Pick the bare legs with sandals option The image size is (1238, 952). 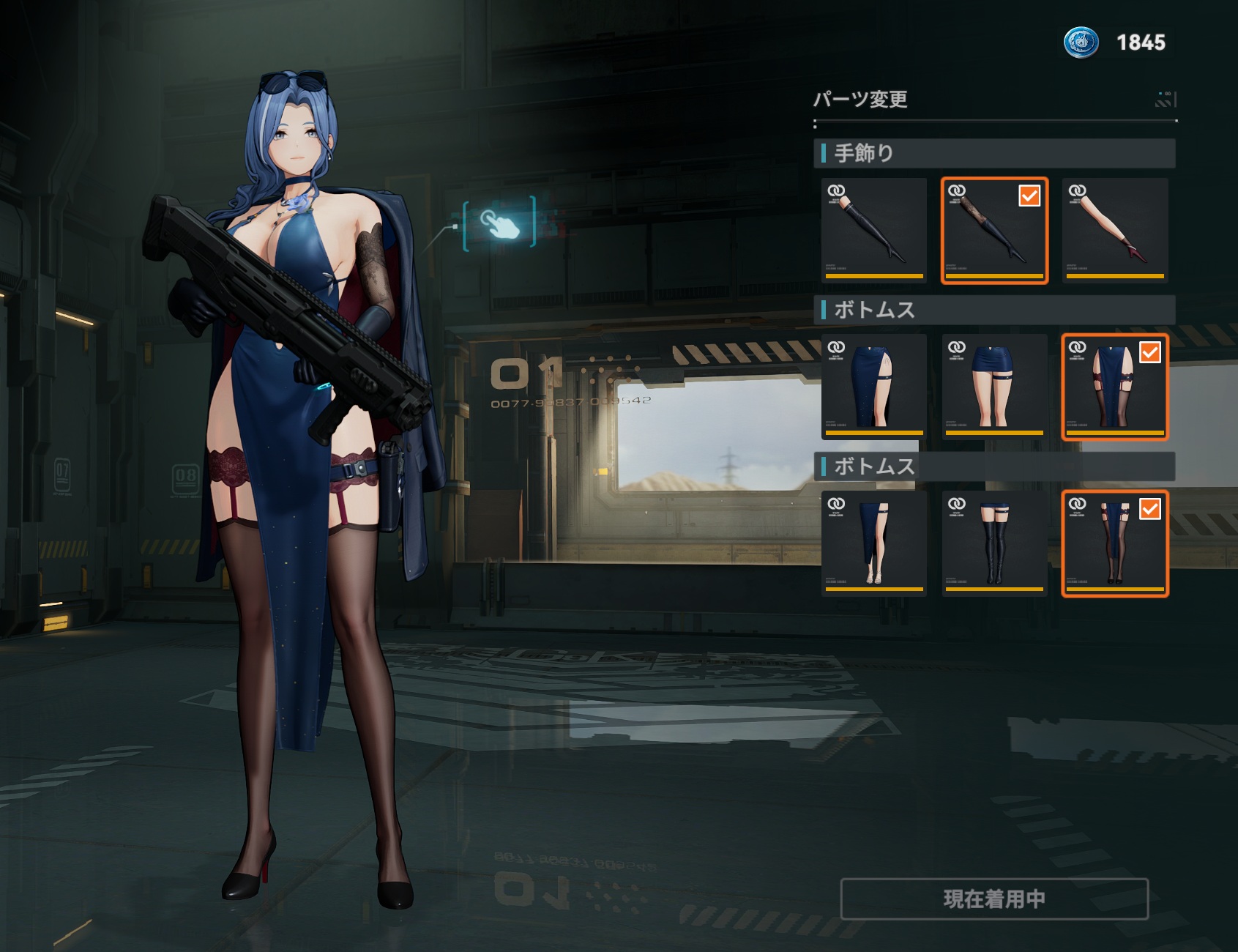click(873, 543)
